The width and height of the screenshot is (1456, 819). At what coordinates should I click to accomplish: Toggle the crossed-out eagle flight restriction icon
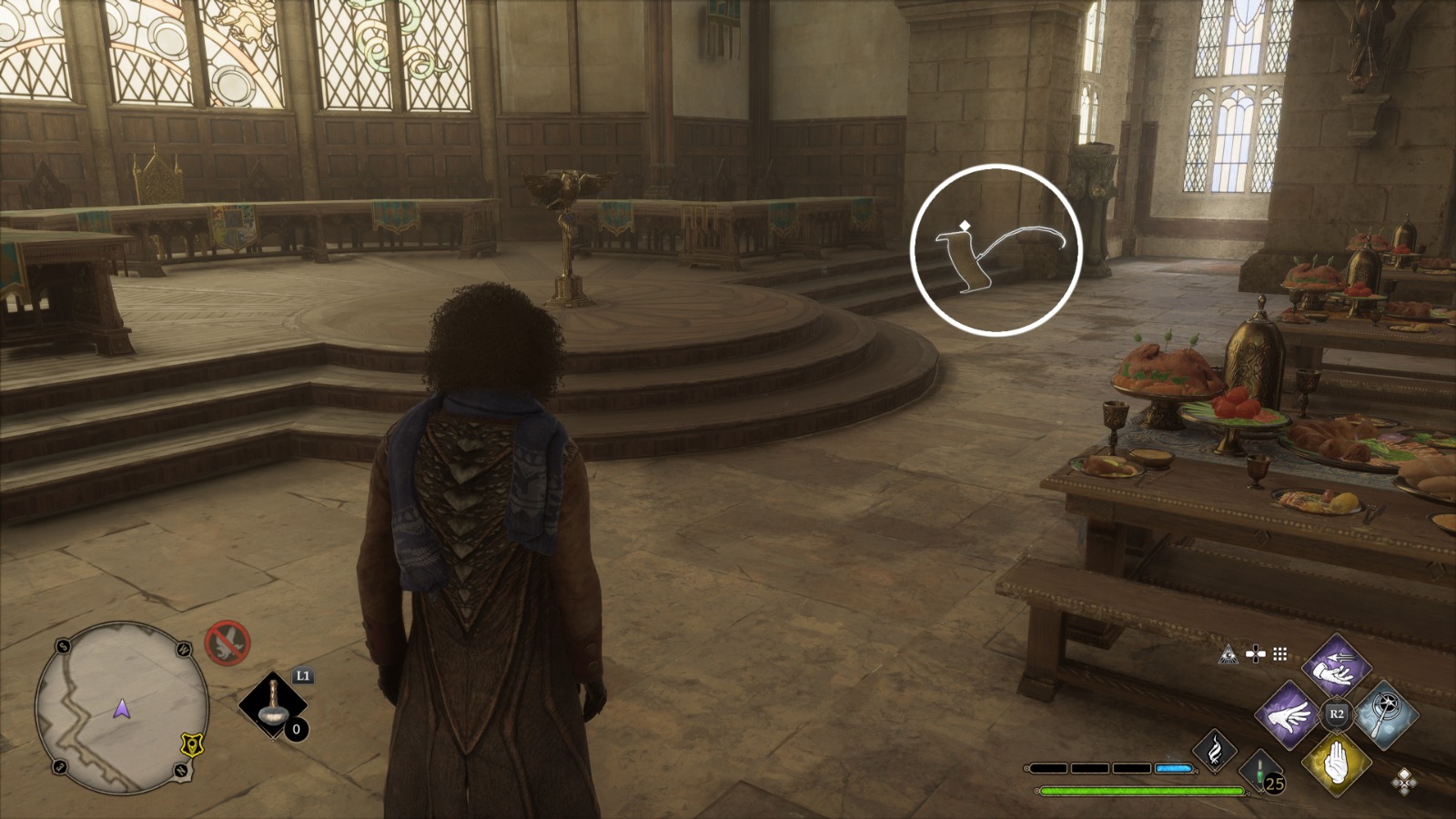[228, 642]
